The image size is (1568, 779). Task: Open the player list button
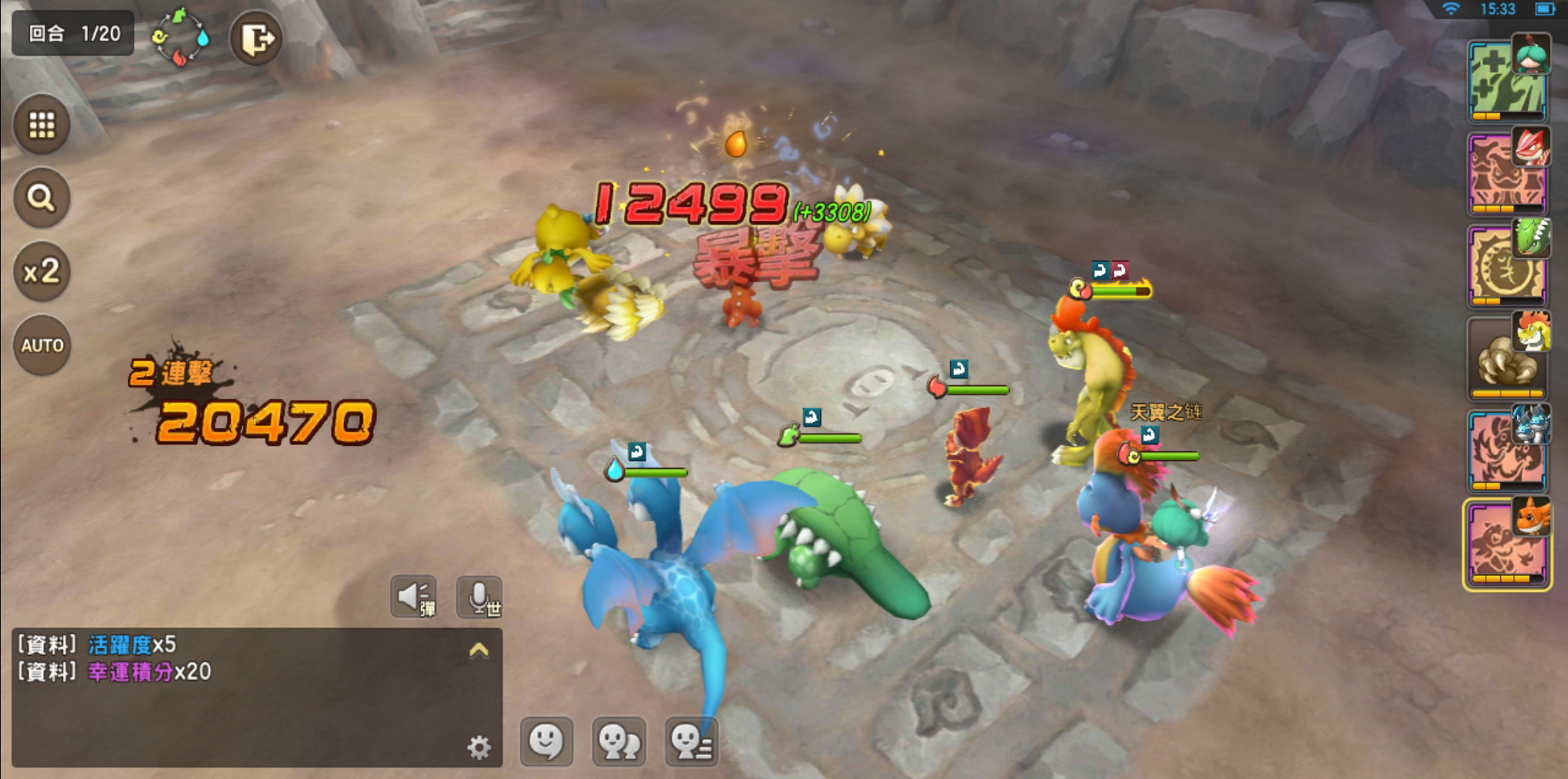click(691, 741)
